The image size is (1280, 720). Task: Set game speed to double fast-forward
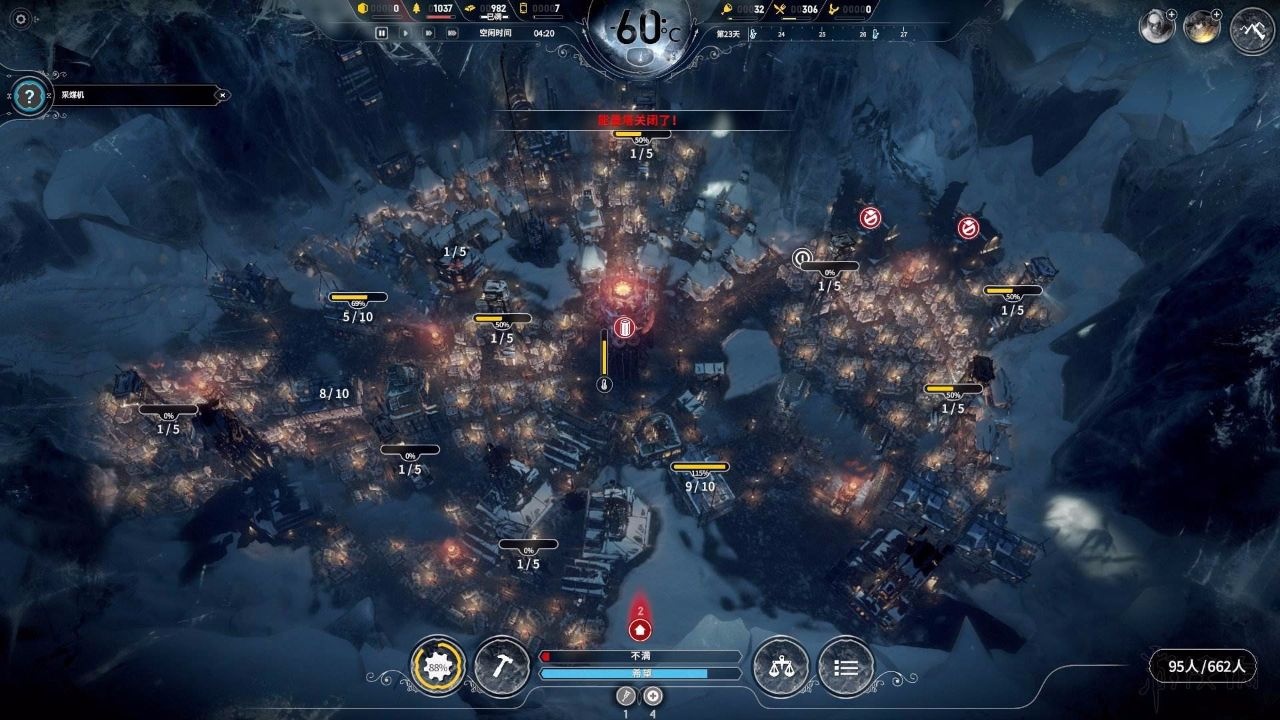point(428,33)
